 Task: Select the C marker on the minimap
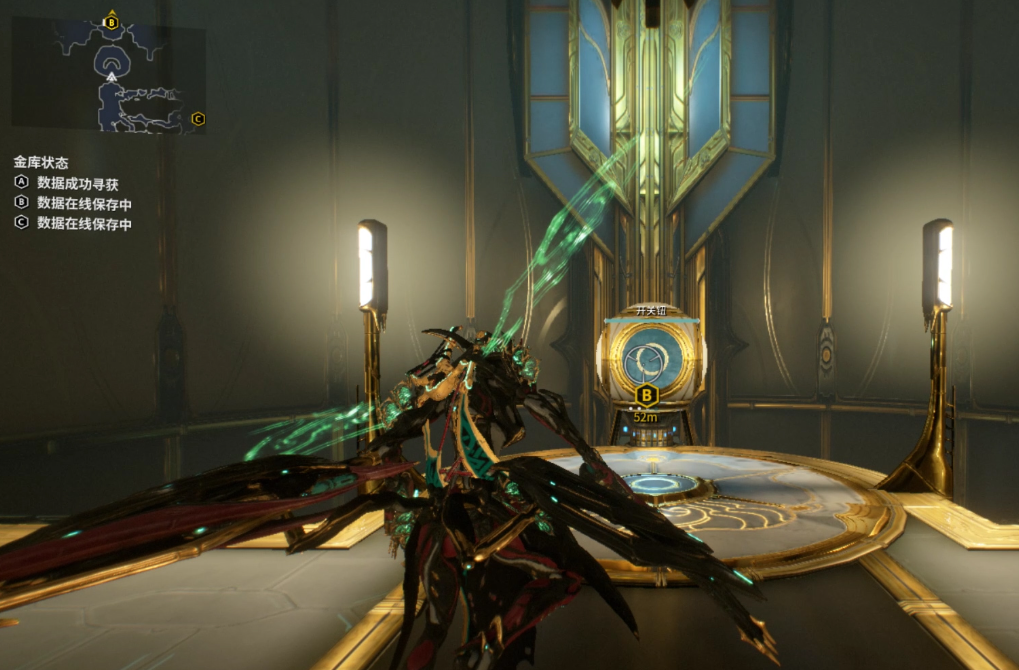click(197, 119)
